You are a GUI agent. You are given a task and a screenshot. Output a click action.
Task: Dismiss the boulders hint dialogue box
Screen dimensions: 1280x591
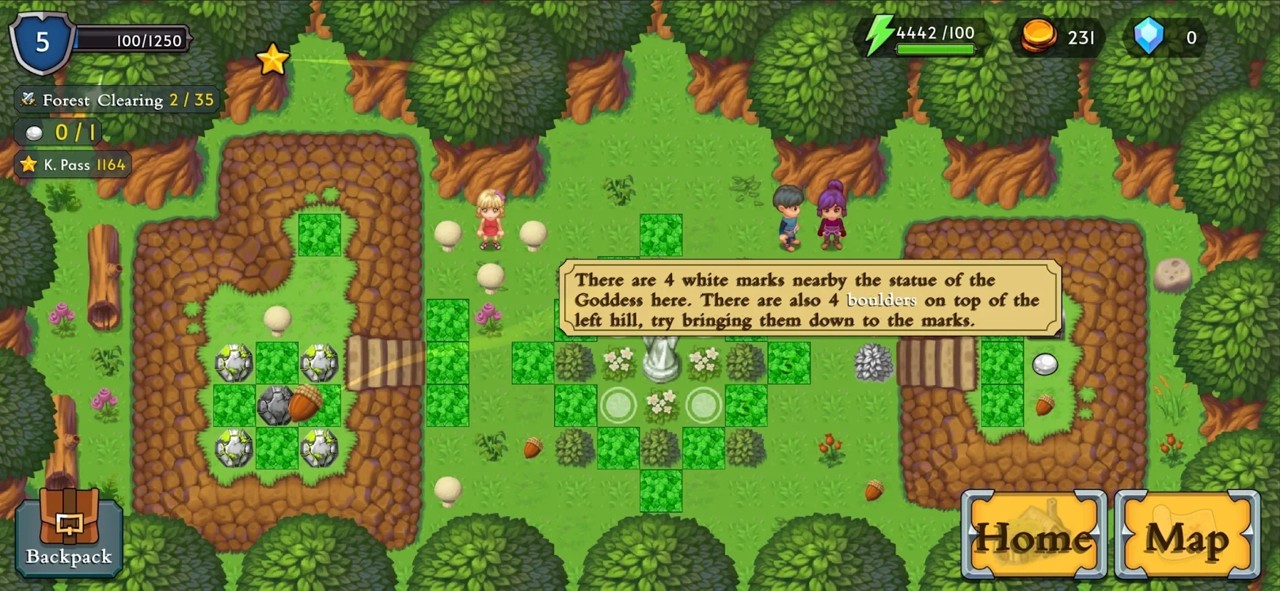click(809, 300)
